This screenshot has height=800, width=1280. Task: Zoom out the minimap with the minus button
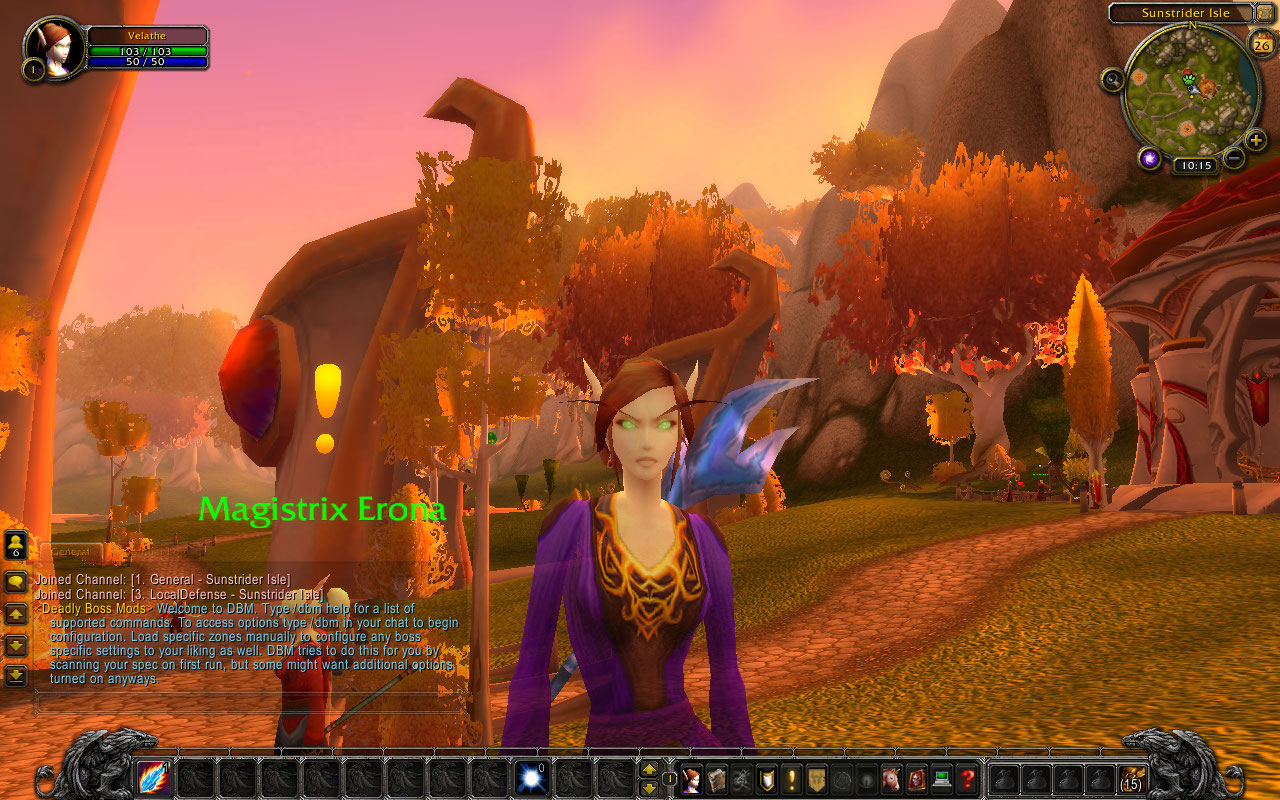[1234, 157]
